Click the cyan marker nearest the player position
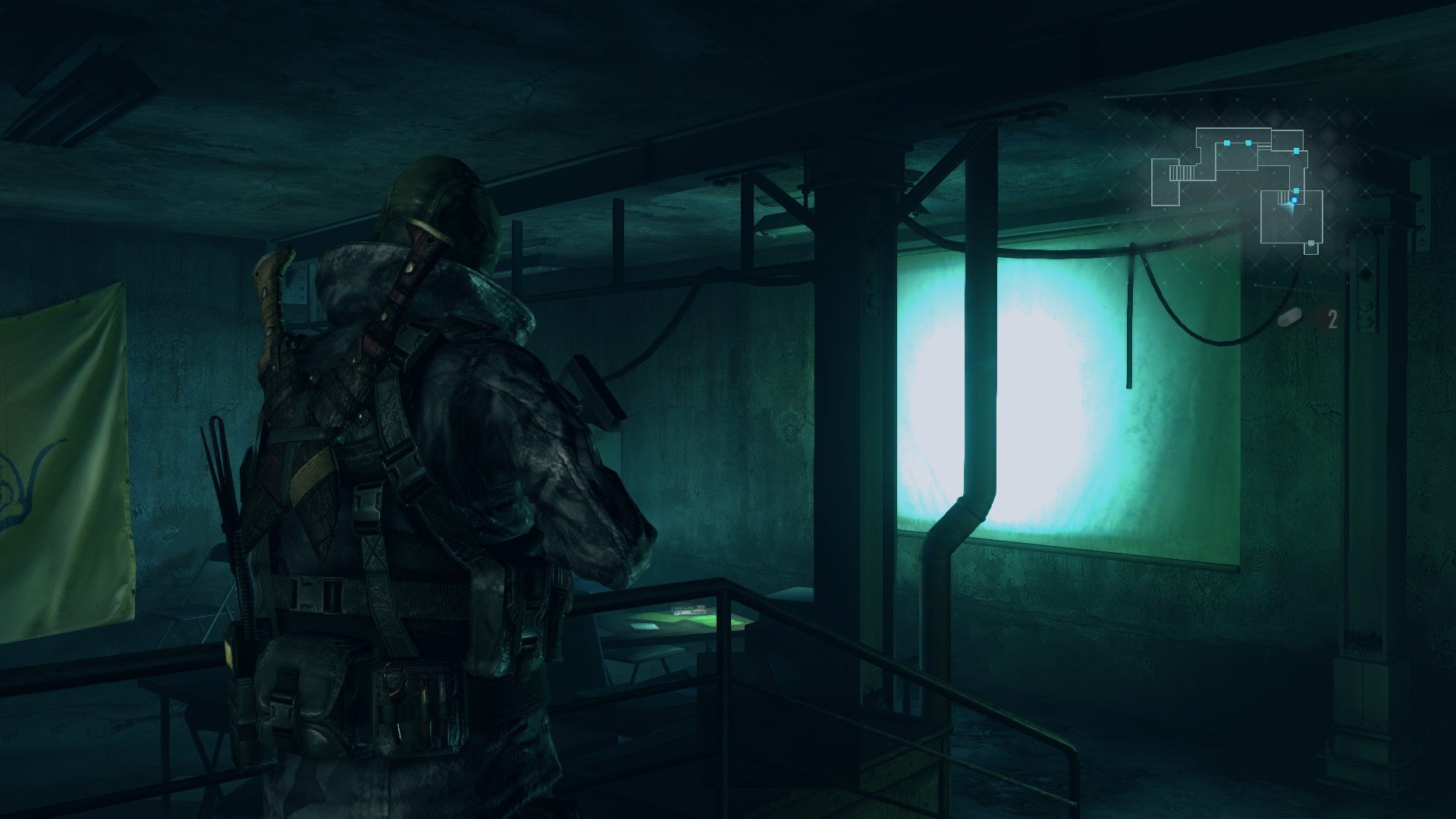 point(1296,190)
